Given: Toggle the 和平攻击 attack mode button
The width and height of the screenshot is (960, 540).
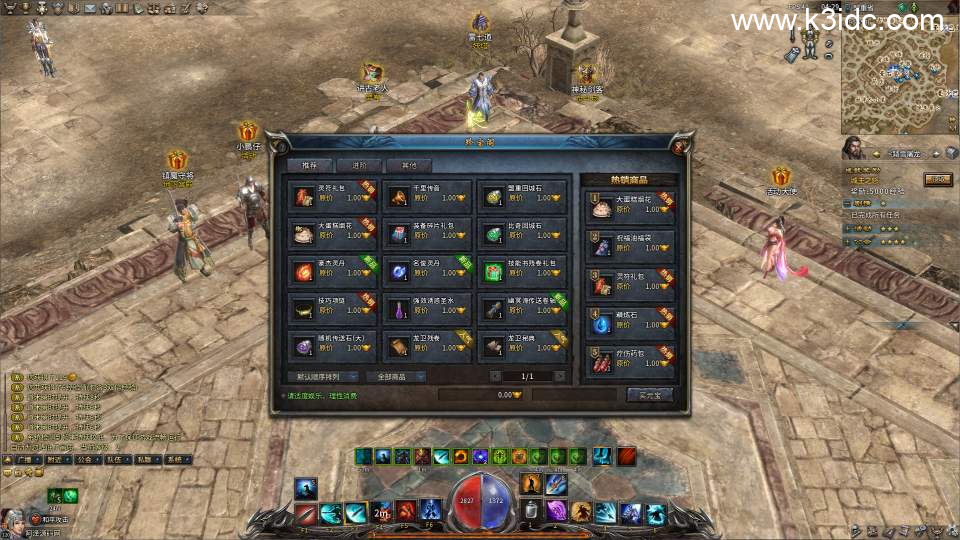Looking at the screenshot, I should (56, 520).
